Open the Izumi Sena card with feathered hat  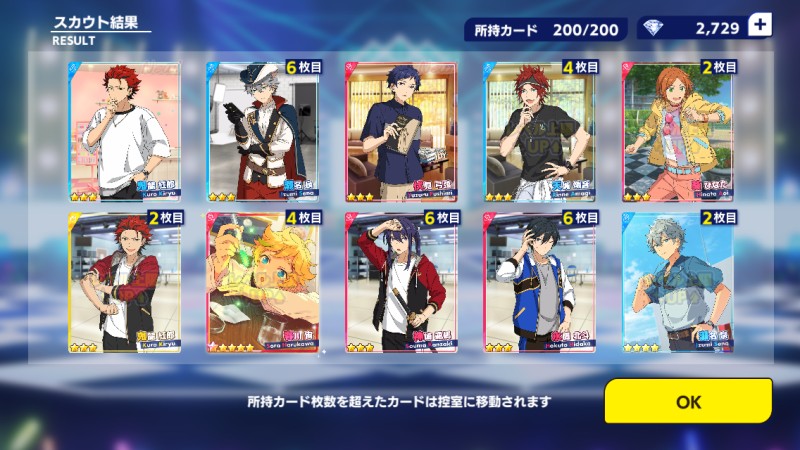[x=263, y=133]
